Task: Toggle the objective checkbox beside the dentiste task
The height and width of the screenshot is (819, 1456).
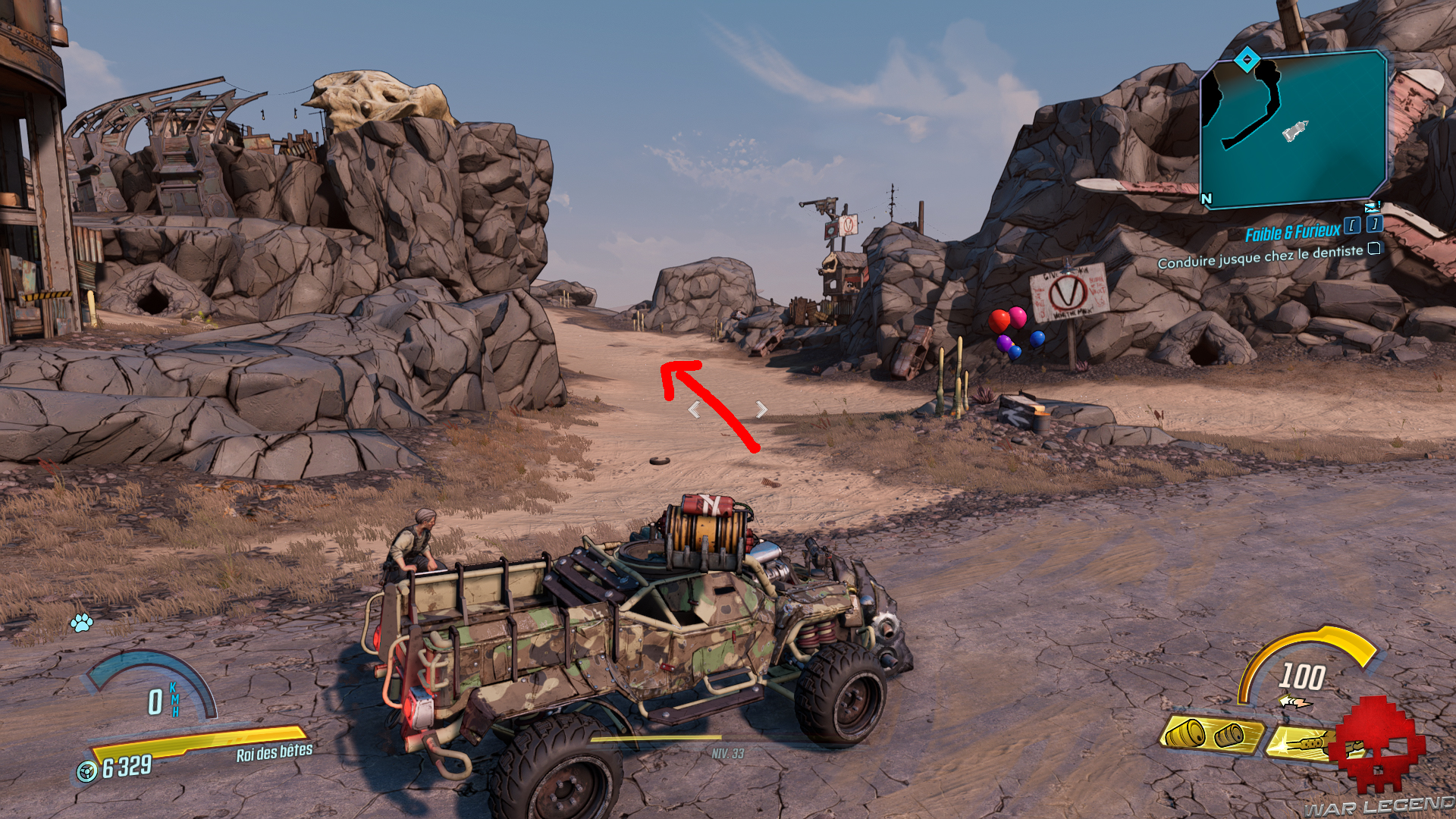Action: point(1374,250)
